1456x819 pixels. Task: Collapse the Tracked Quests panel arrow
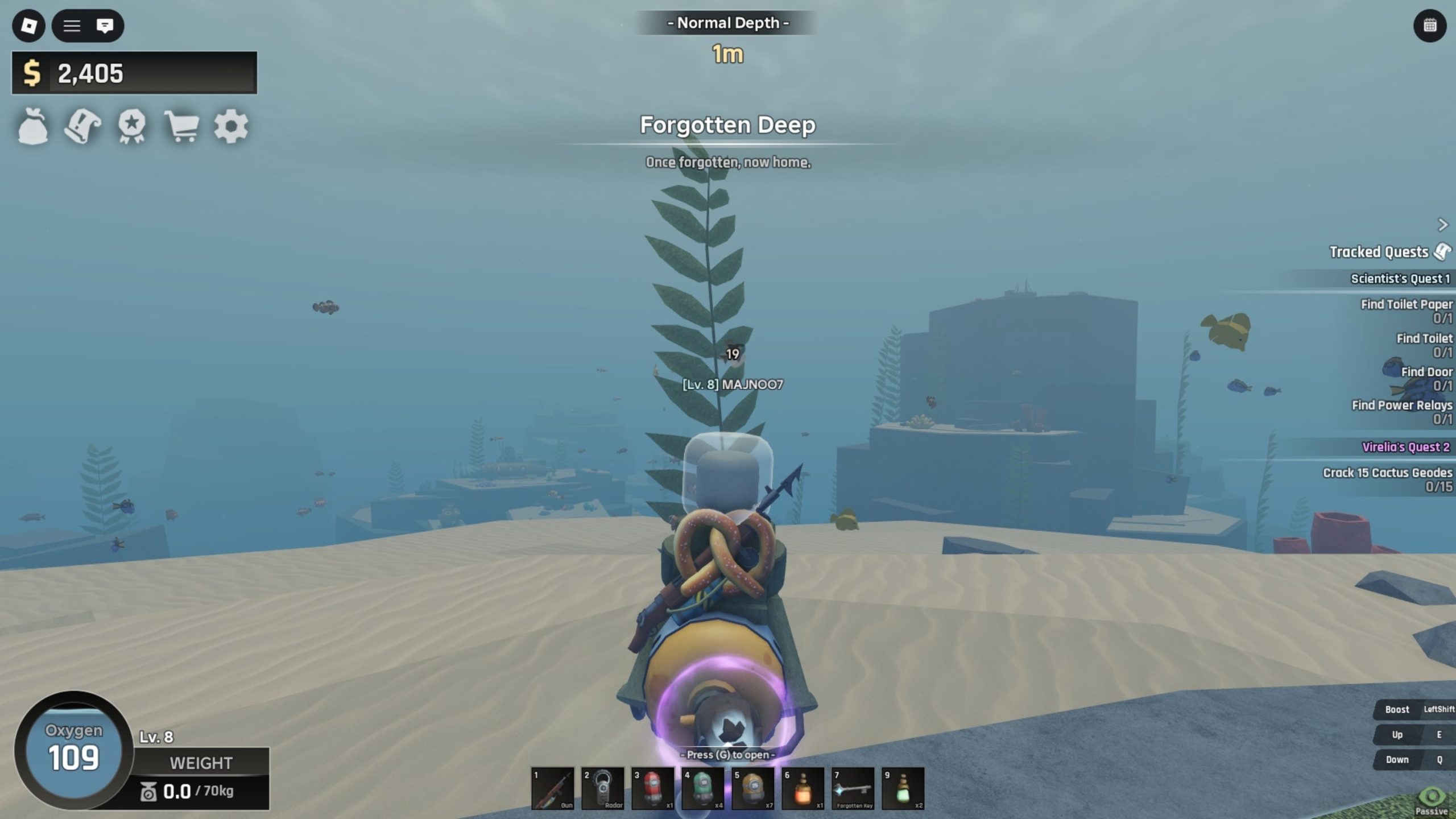point(1442,225)
